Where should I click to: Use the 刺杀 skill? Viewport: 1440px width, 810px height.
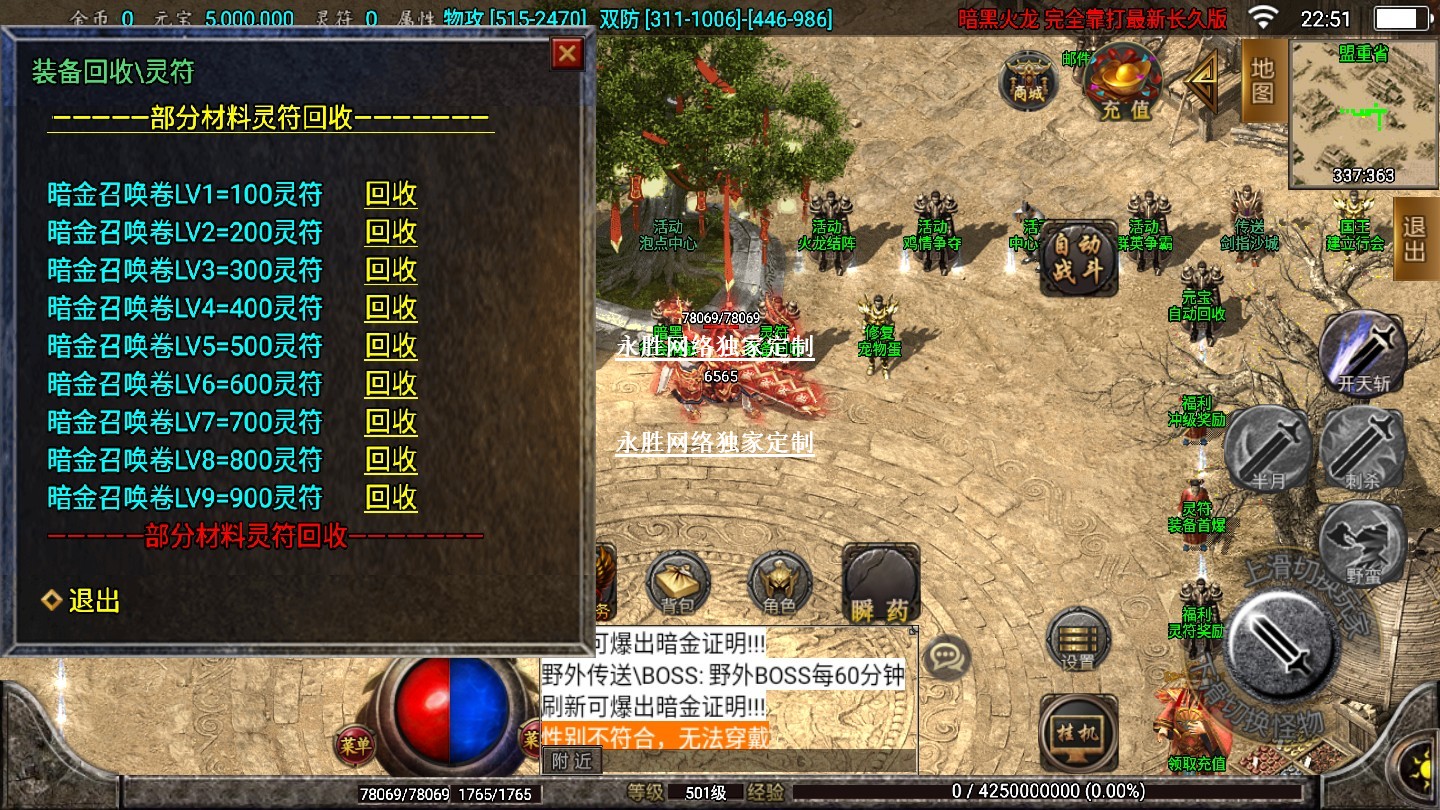pos(1362,447)
